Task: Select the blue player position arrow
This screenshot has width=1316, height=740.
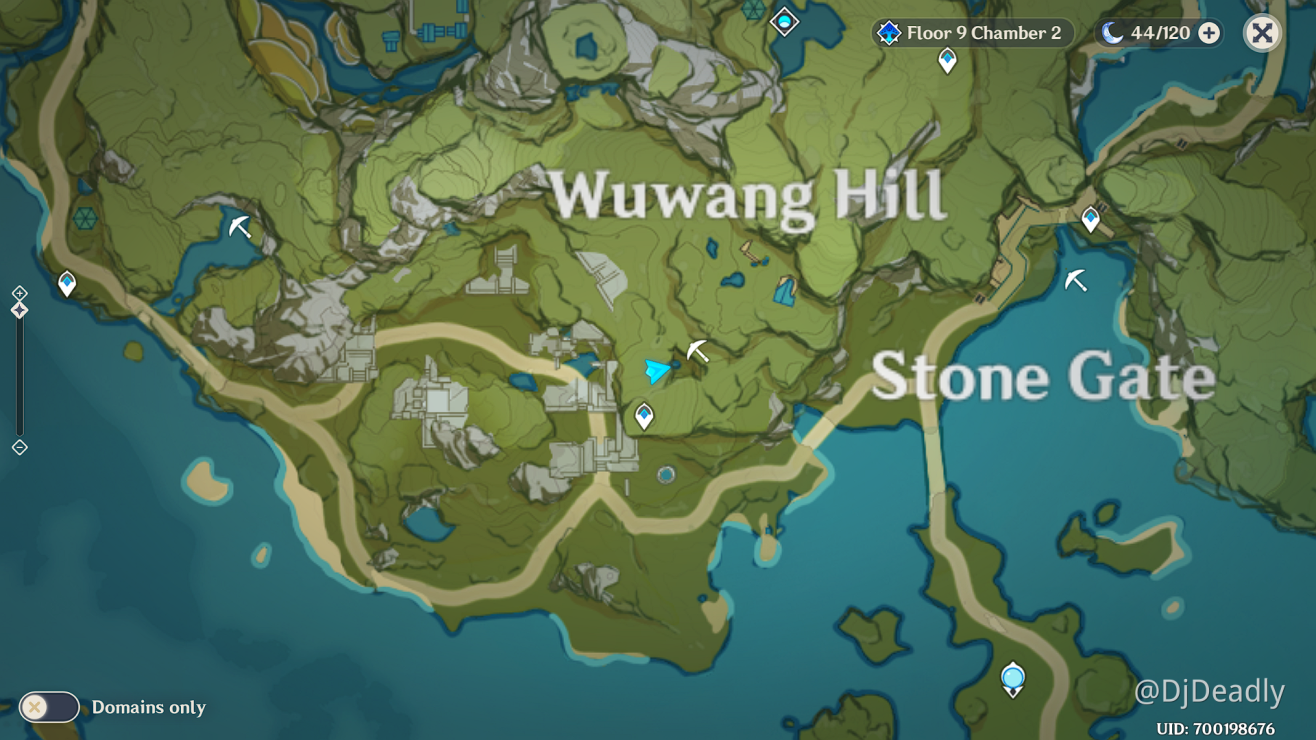Action: pyautogui.click(x=657, y=371)
